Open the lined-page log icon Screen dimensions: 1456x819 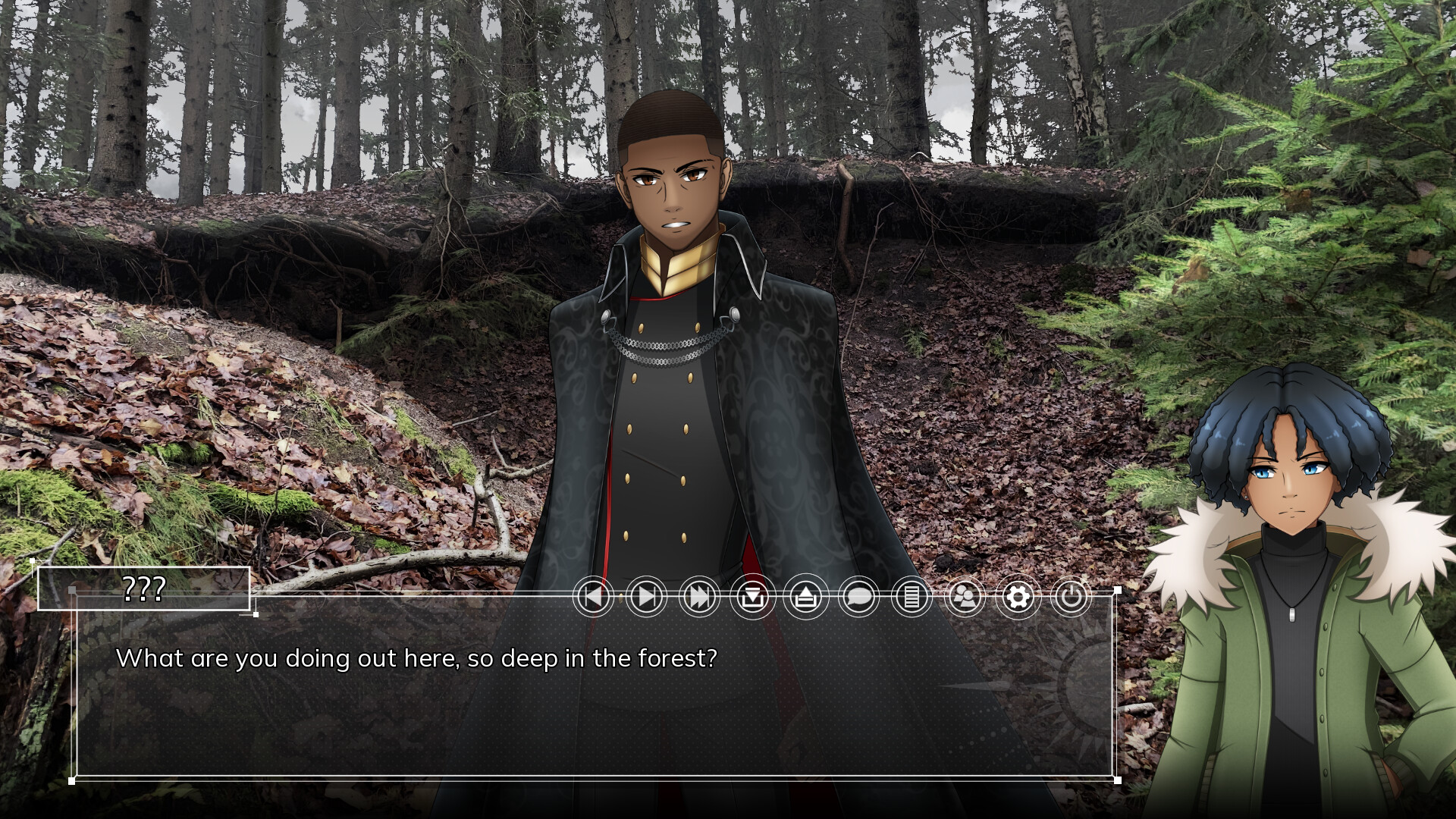click(912, 598)
